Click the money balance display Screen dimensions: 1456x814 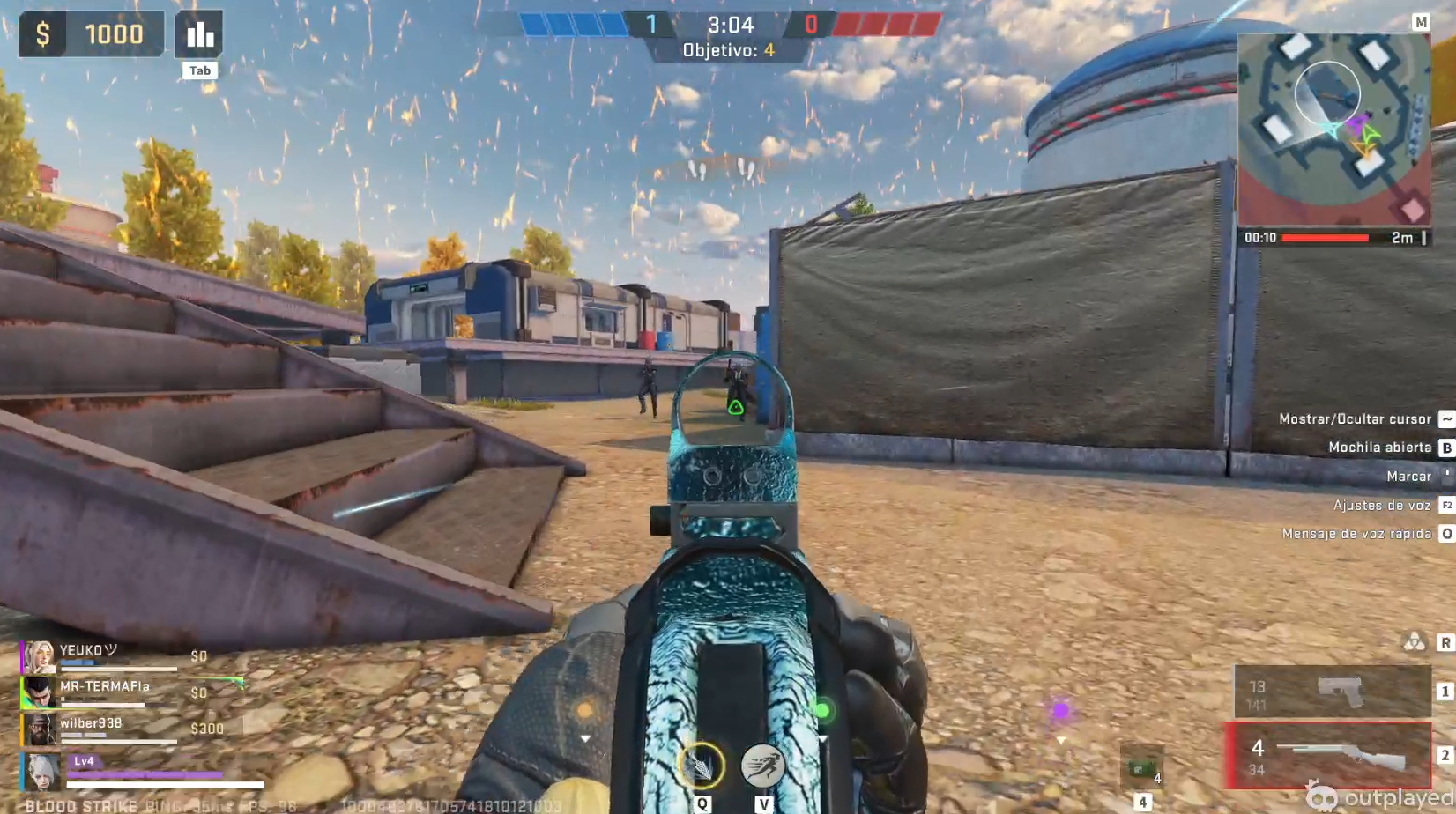[92, 34]
